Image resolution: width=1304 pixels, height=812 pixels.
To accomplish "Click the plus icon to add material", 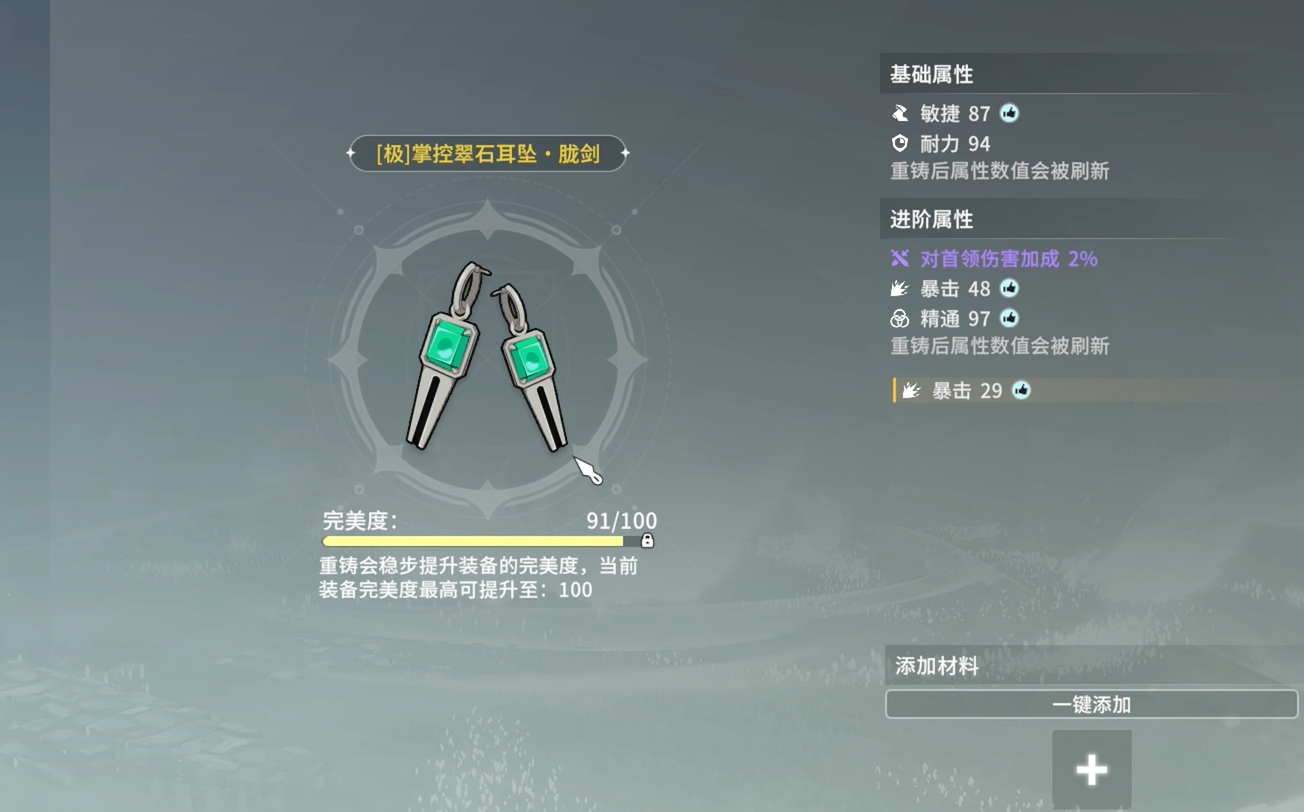I will [1091, 769].
